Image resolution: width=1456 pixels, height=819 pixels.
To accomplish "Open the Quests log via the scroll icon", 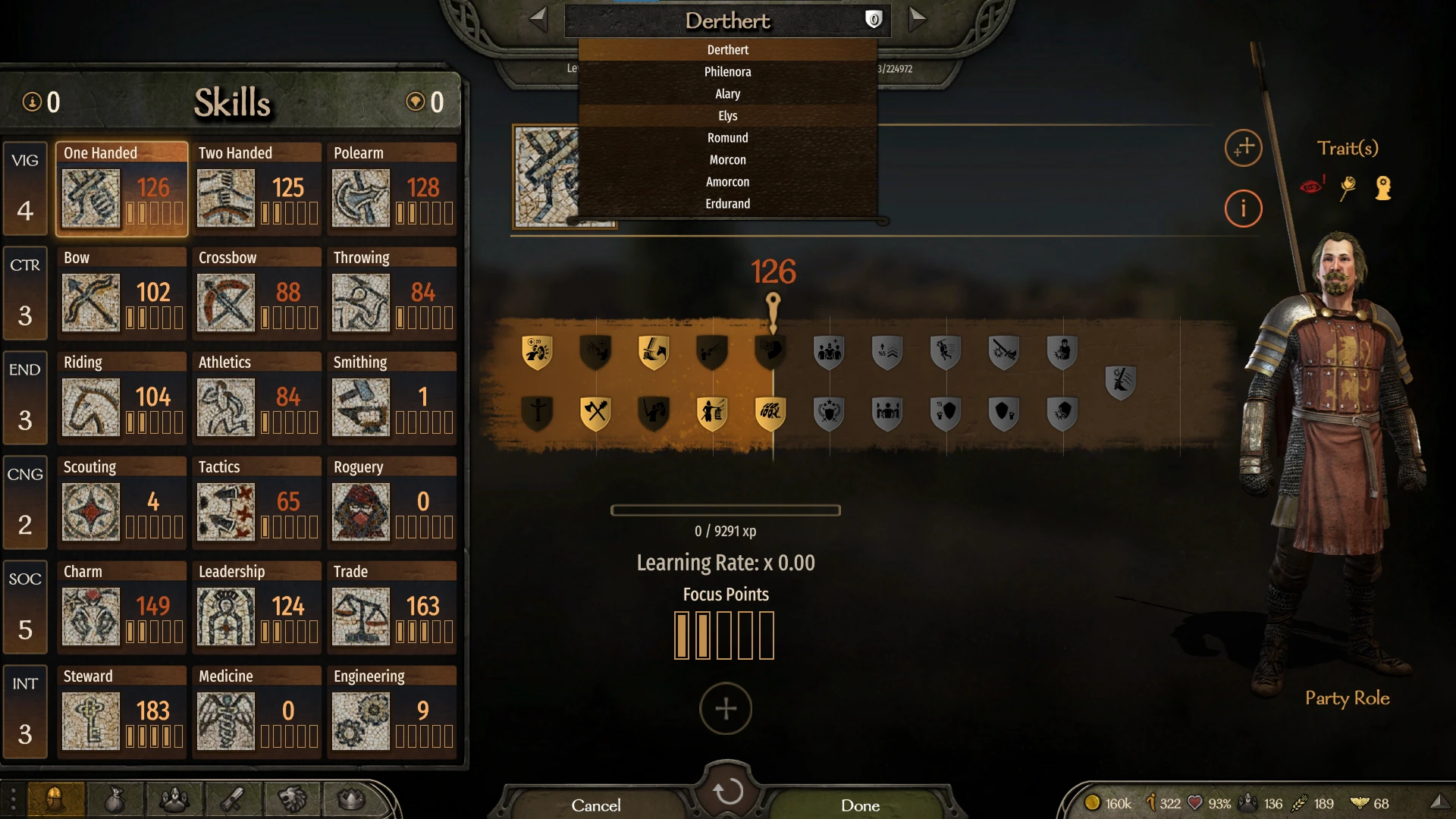I will 233,800.
